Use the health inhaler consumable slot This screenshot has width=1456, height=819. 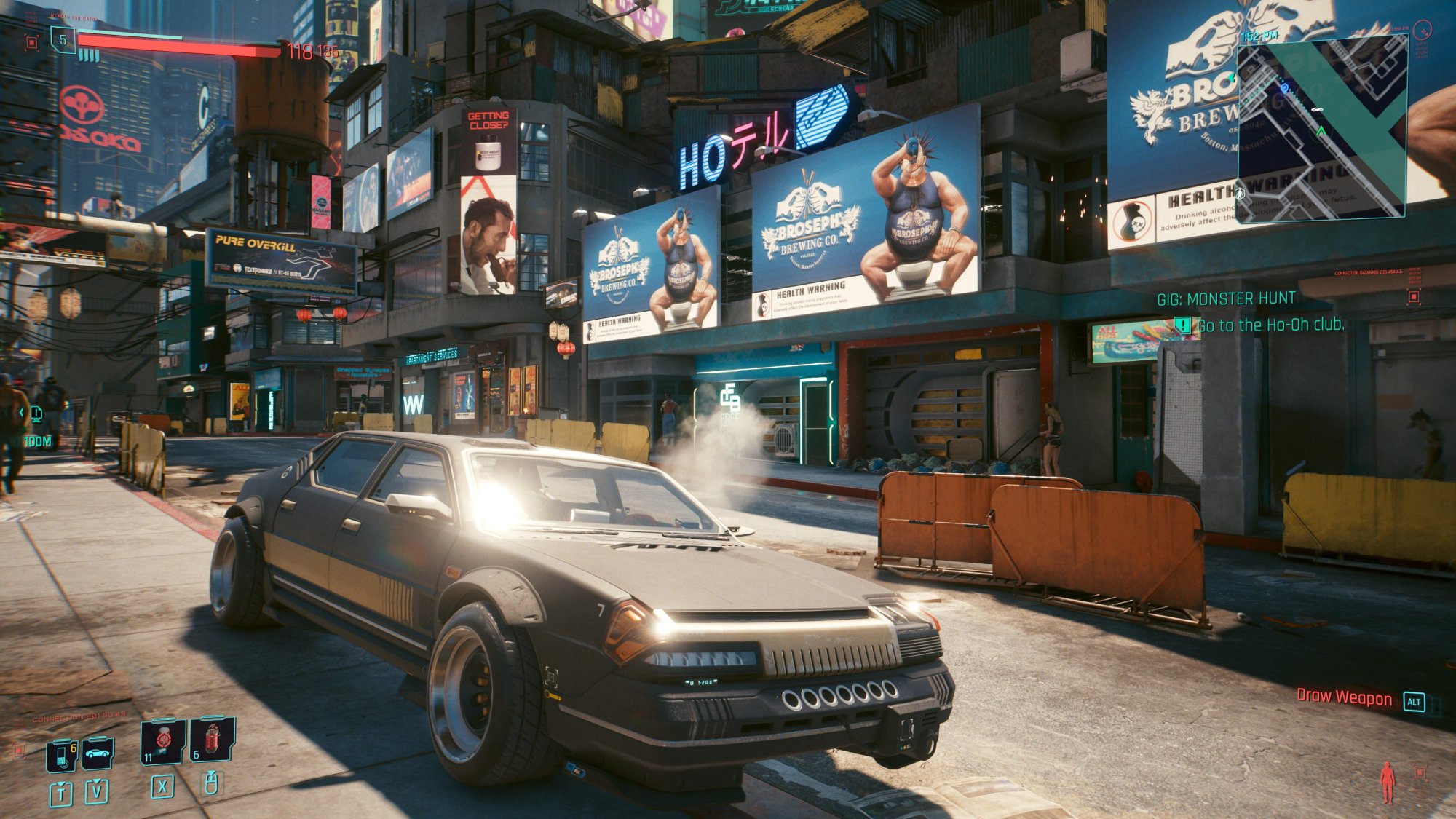(163, 741)
